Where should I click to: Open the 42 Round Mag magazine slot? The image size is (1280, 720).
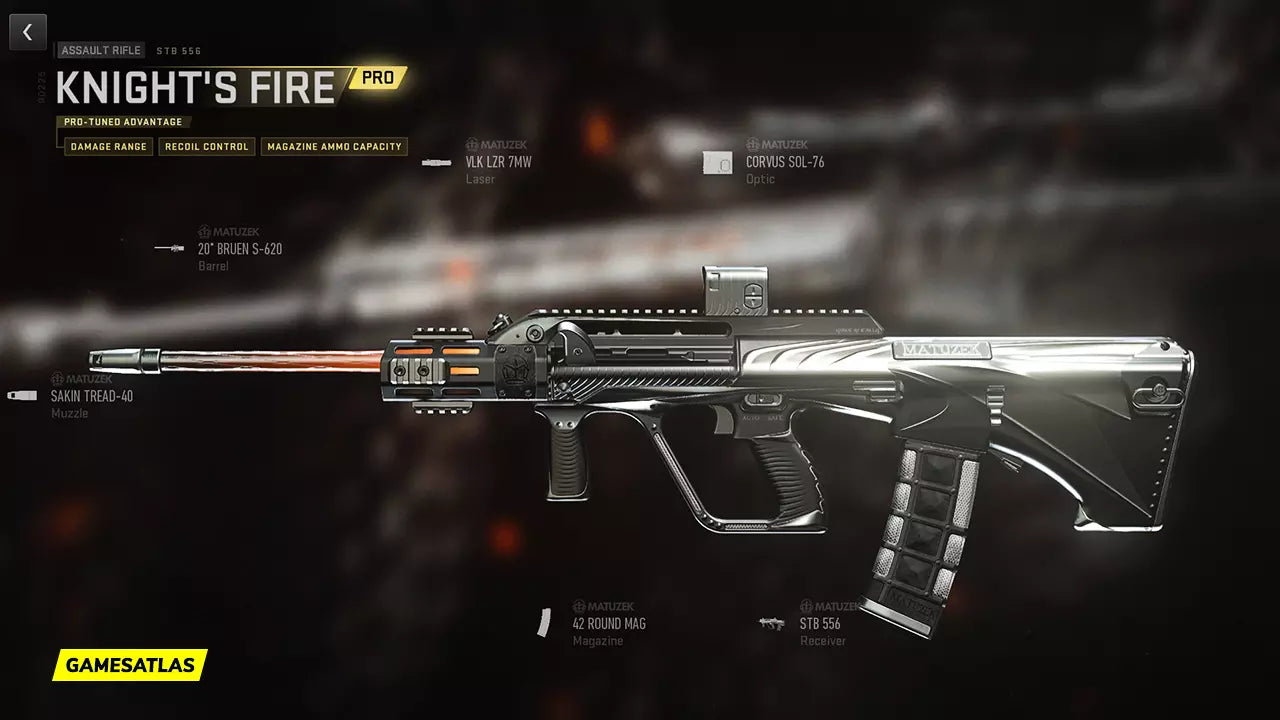(608, 624)
